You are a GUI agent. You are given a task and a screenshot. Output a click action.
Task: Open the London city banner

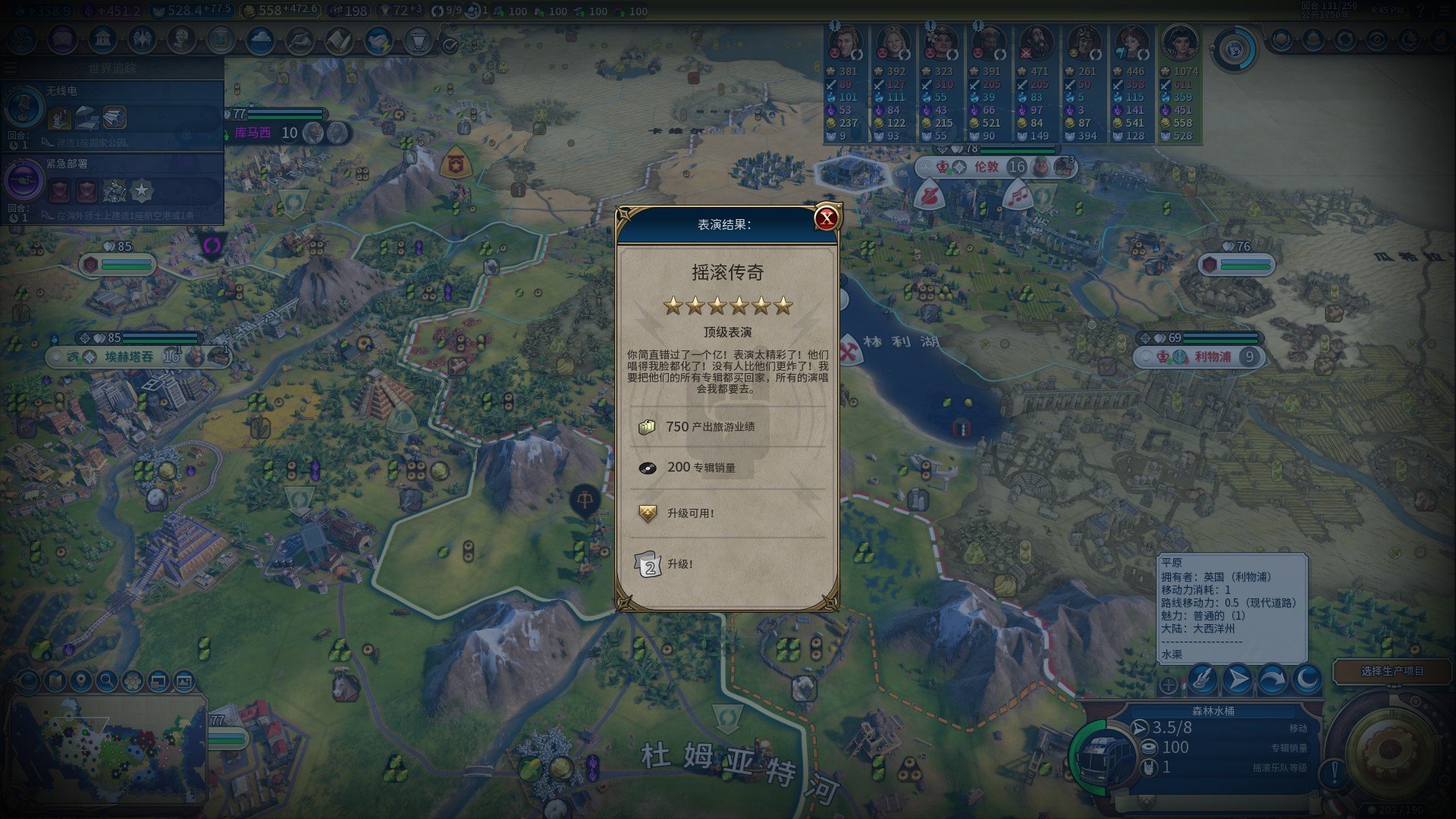(x=987, y=167)
